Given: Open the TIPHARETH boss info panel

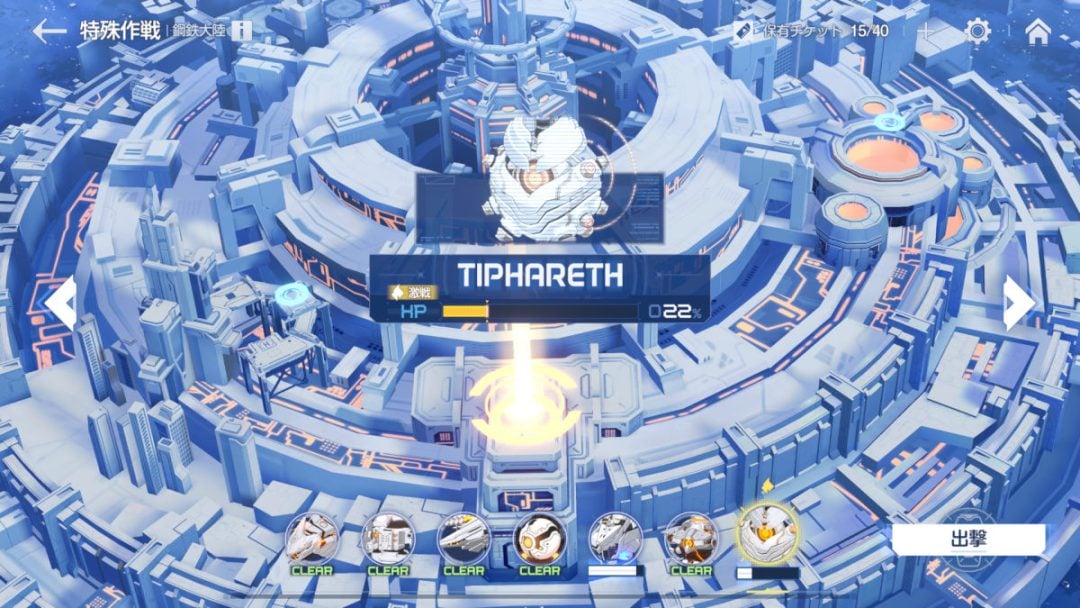Looking at the screenshot, I should point(539,288).
